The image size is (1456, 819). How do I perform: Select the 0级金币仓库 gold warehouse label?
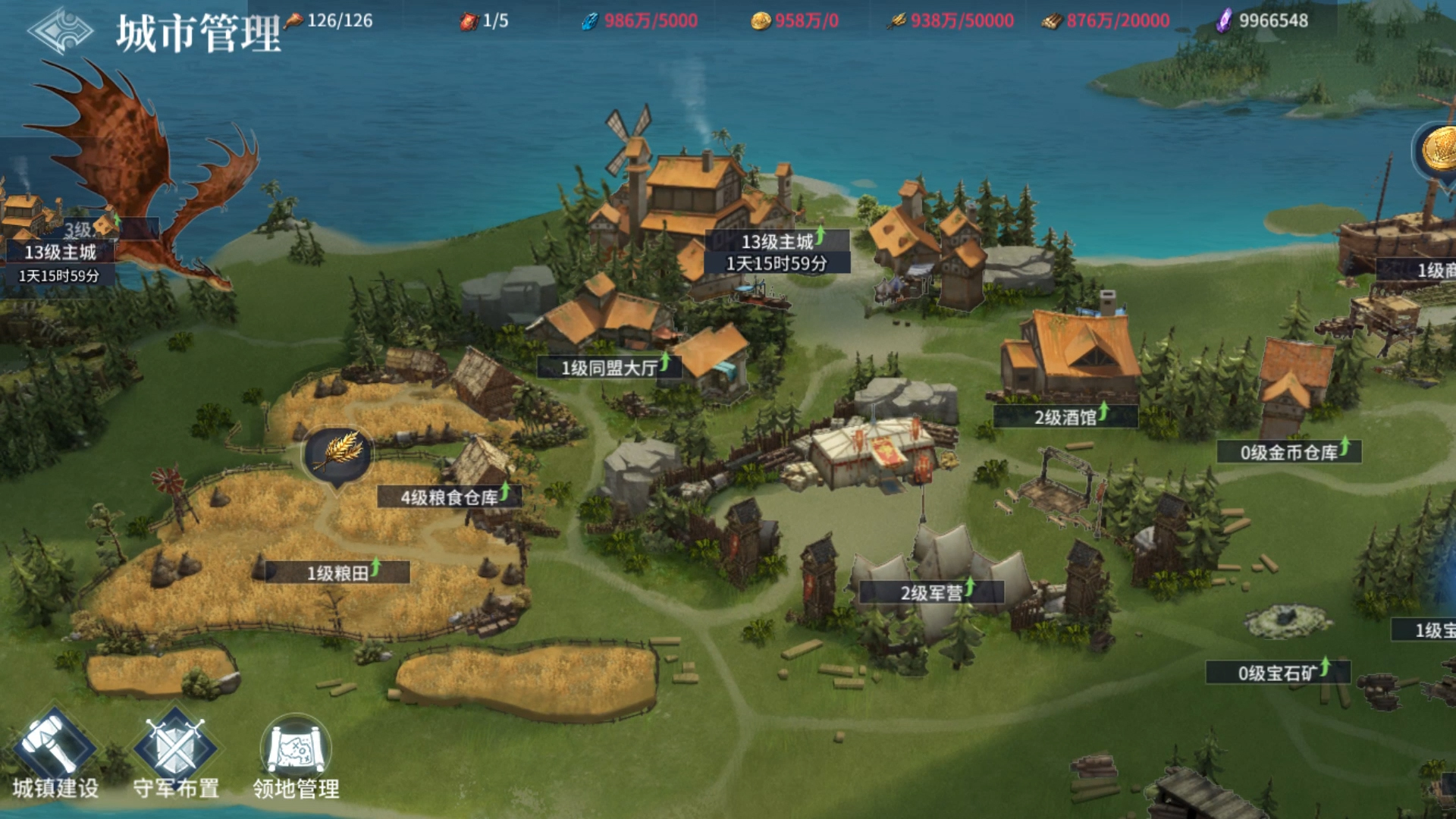pos(1288,453)
